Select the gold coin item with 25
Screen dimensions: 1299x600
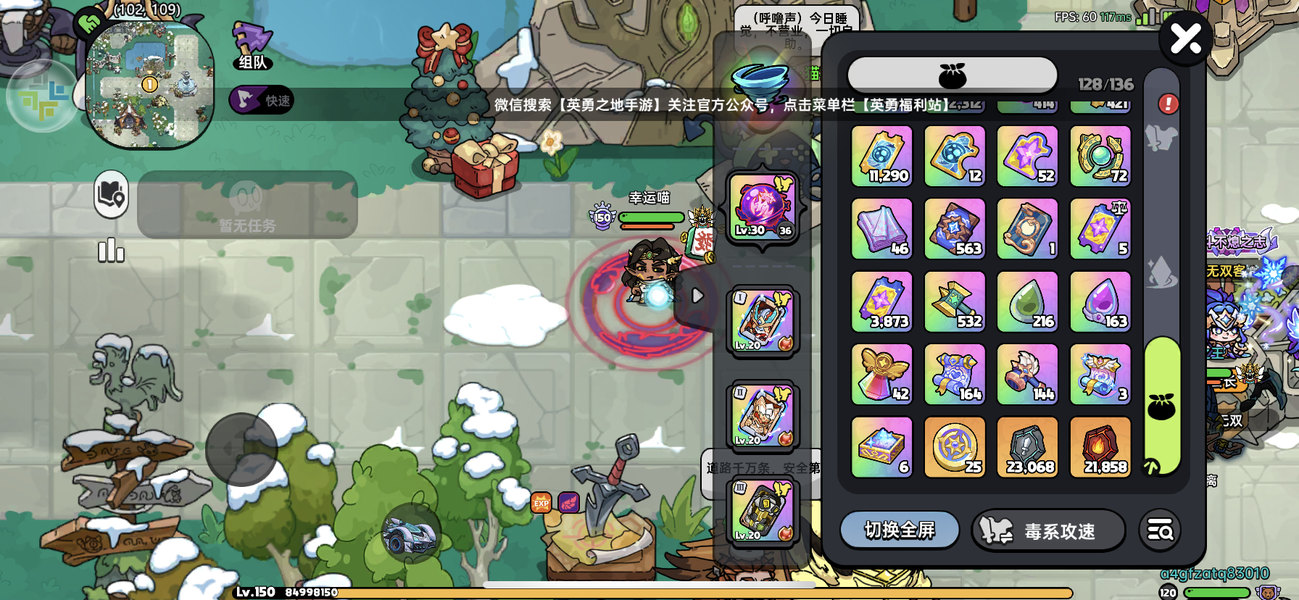click(954, 447)
